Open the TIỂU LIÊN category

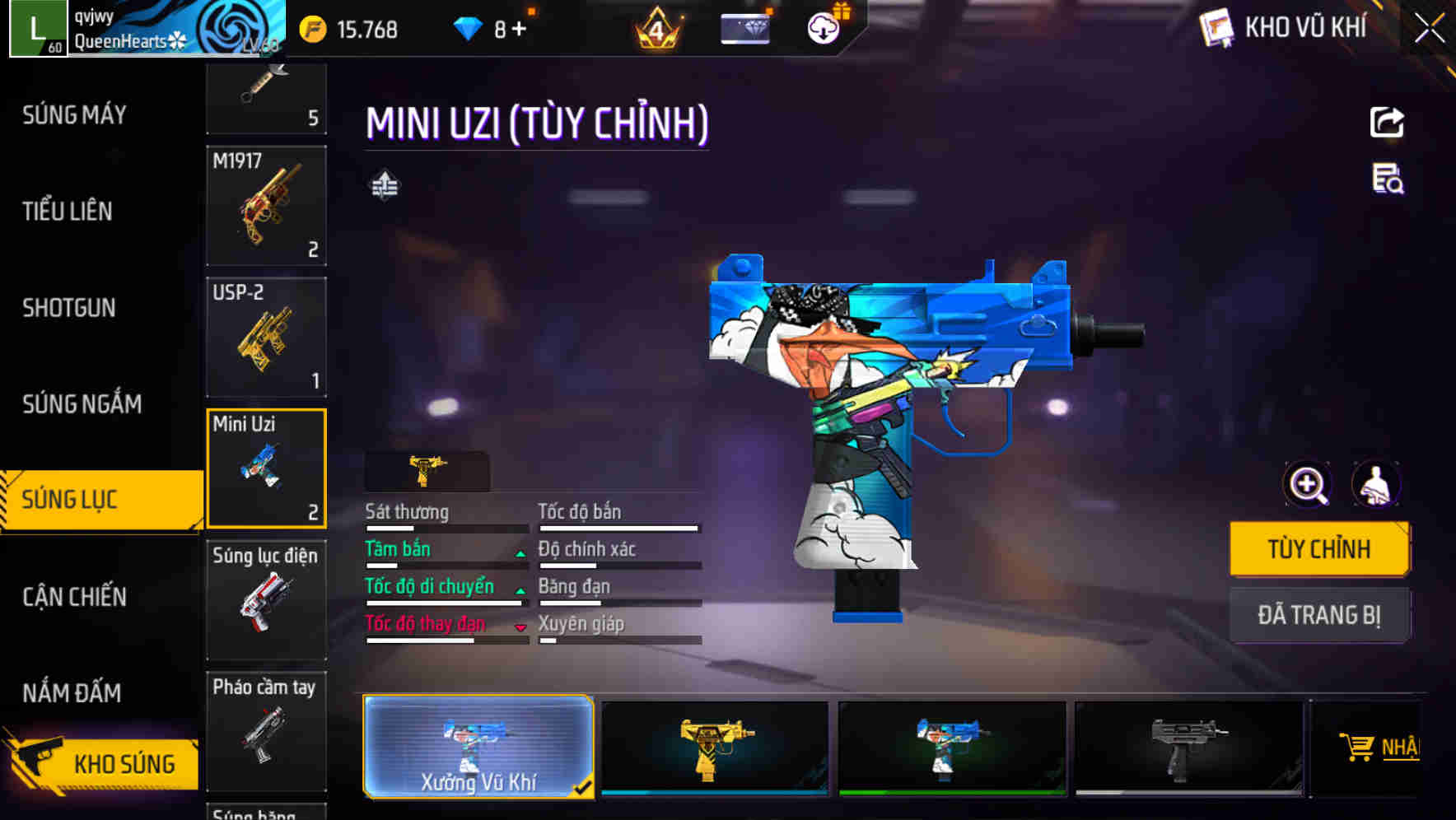(68, 211)
